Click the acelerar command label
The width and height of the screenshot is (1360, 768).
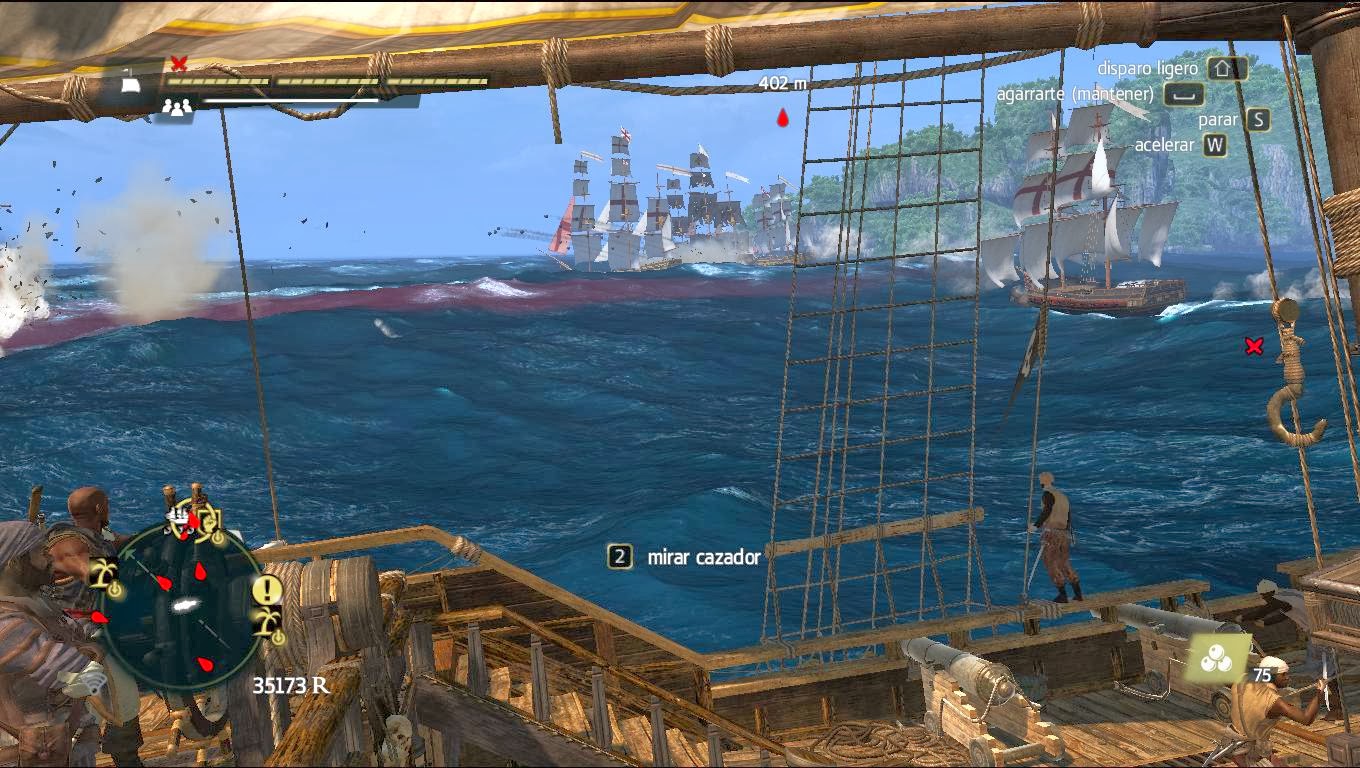1166,144
